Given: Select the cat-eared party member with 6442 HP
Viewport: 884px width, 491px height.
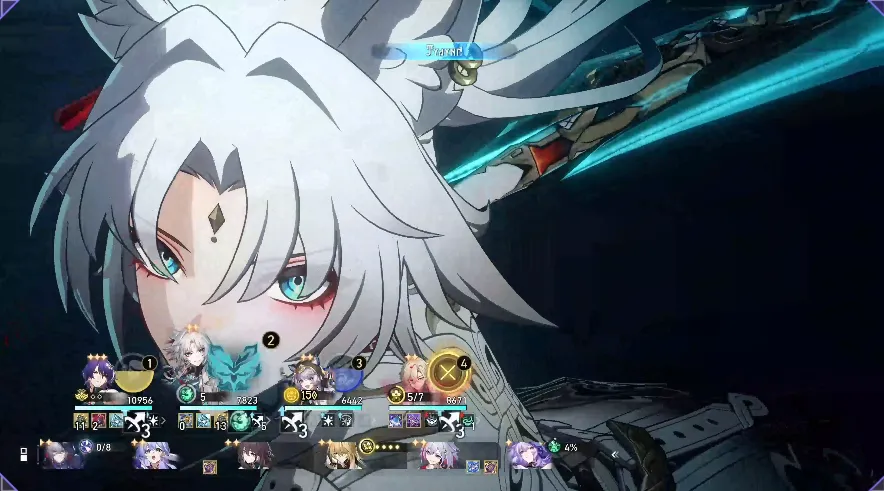Looking at the screenshot, I should pos(305,380).
